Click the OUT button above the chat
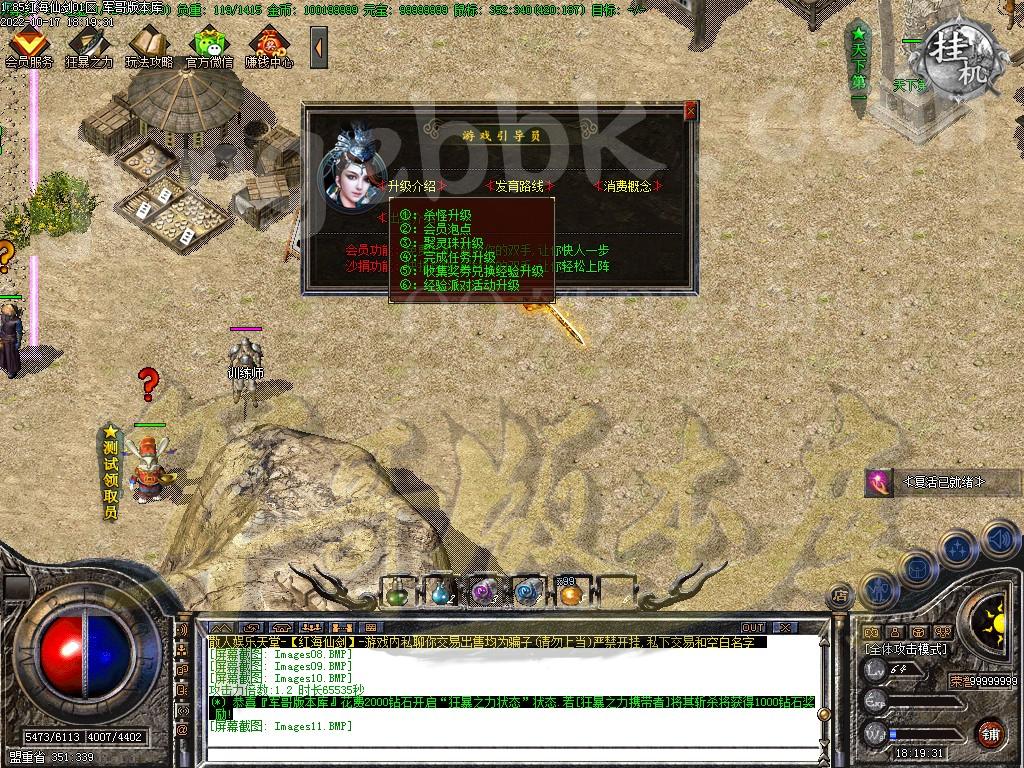This screenshot has height=768, width=1024. pos(753,628)
